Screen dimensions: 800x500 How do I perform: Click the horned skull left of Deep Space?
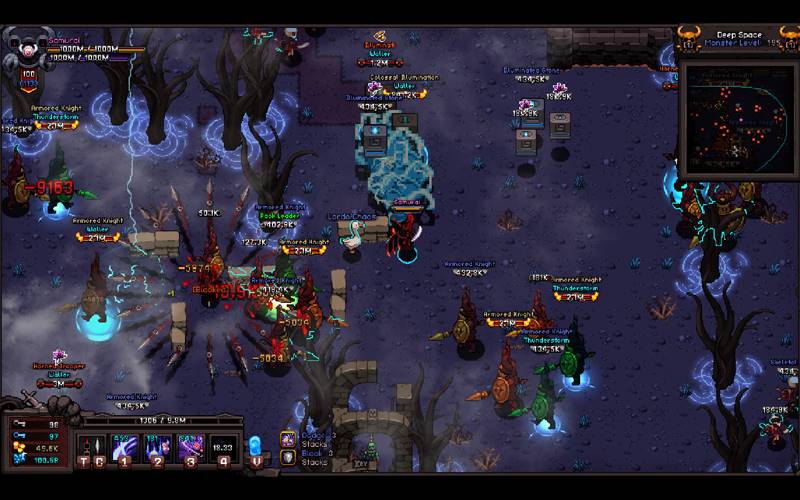[689, 38]
